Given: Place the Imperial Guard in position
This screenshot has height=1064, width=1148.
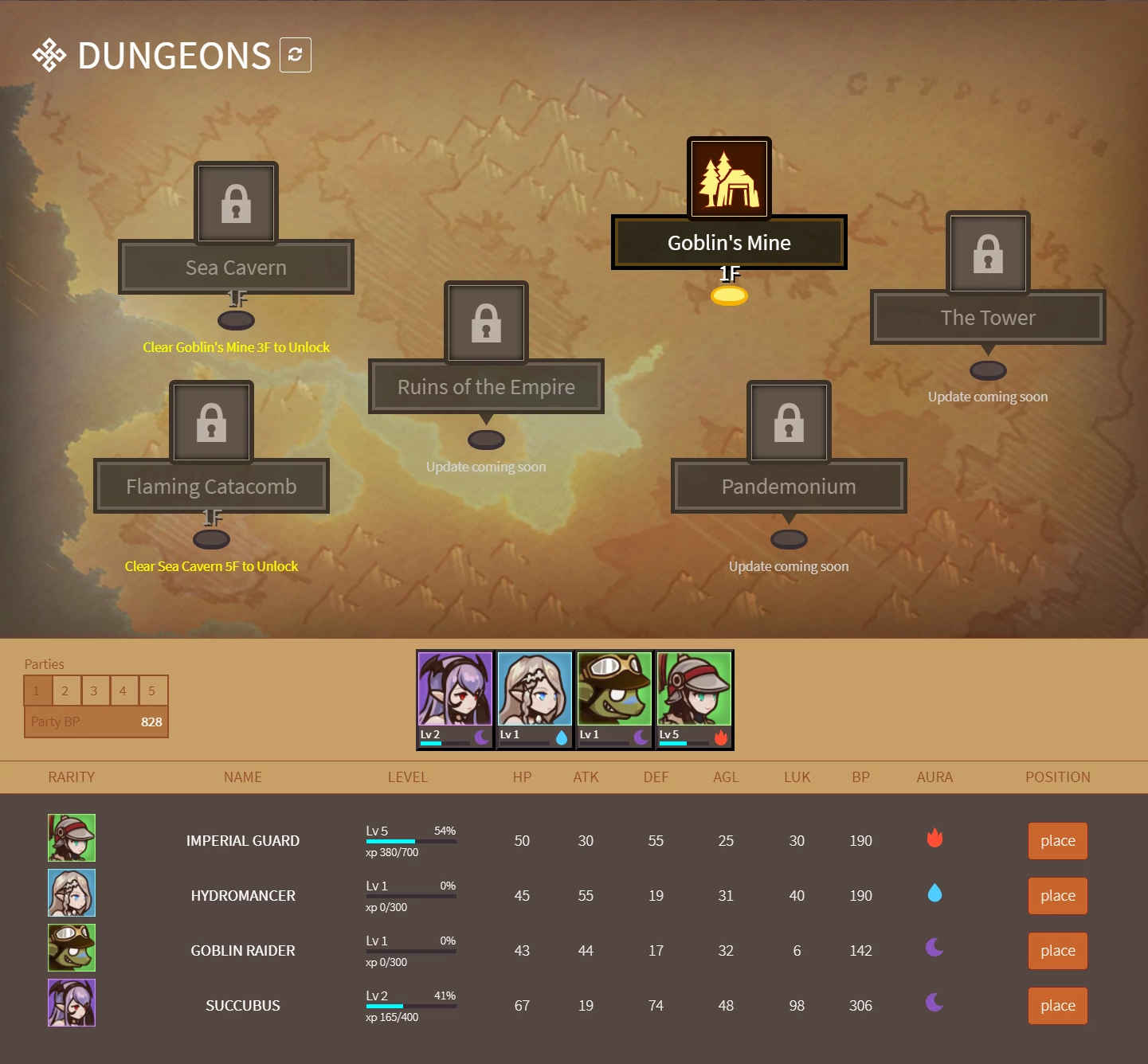Looking at the screenshot, I should click(x=1057, y=840).
